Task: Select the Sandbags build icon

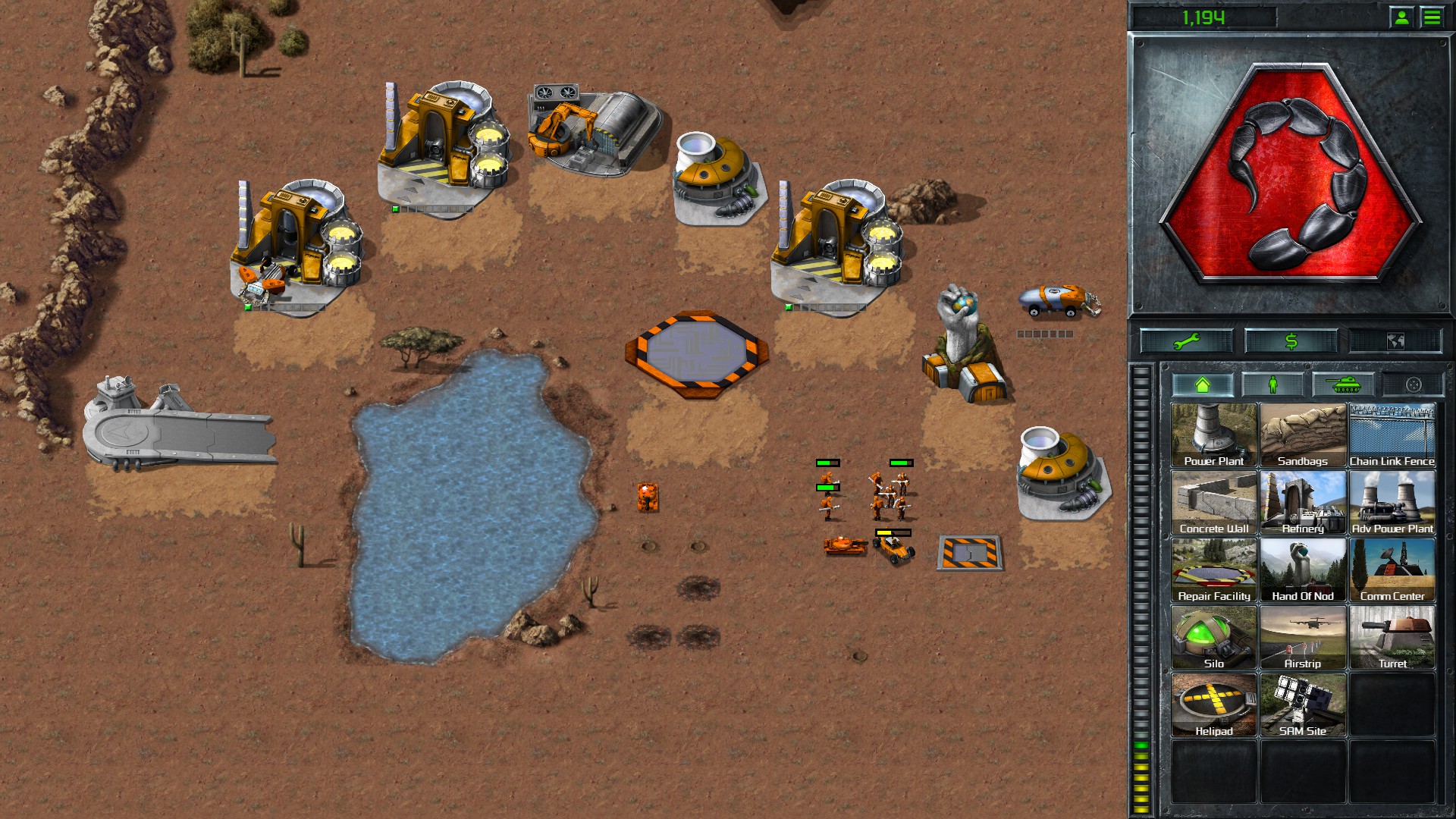Action: point(1303,434)
